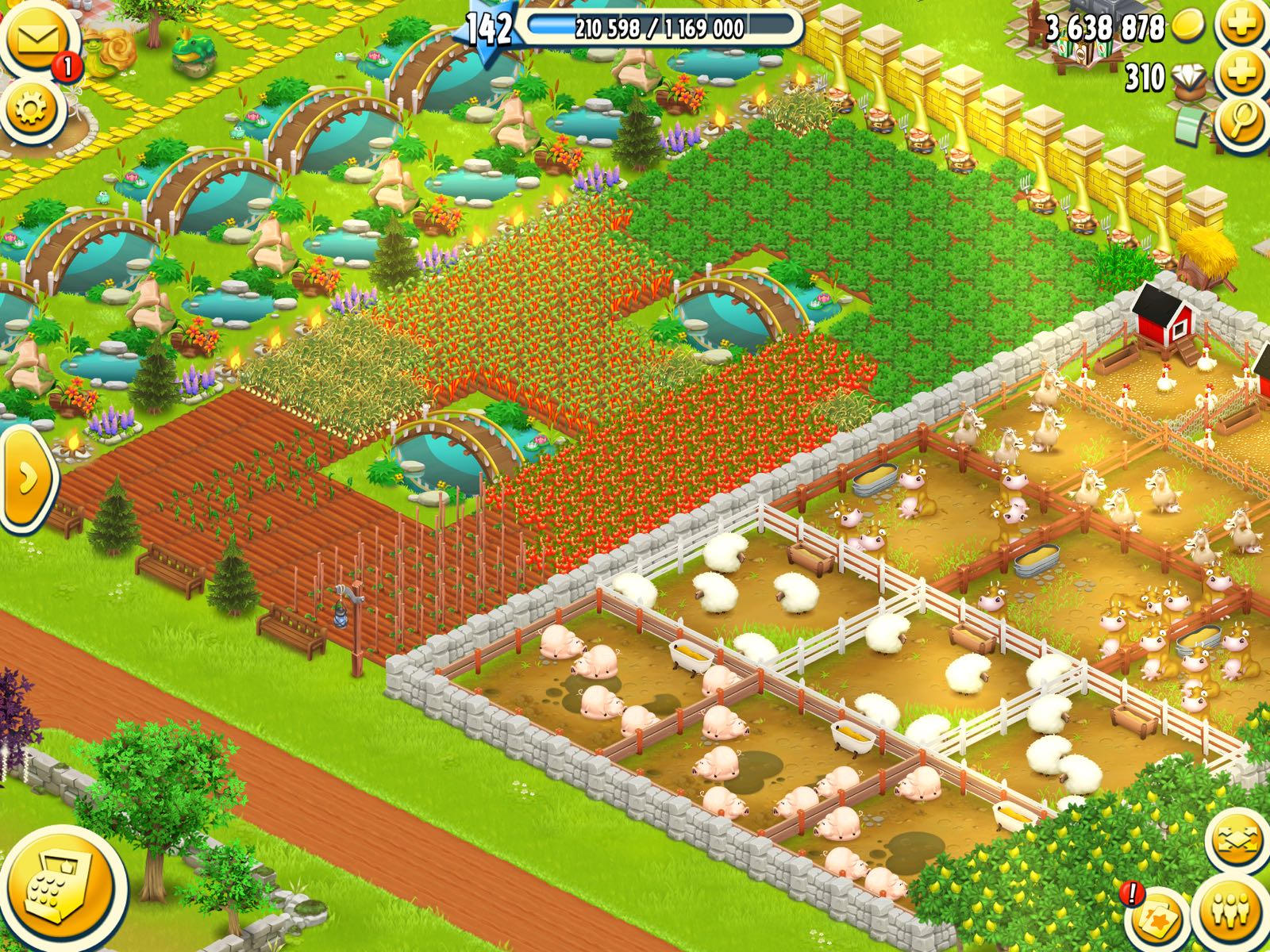Buy diamonds using the plus button

1242,74
